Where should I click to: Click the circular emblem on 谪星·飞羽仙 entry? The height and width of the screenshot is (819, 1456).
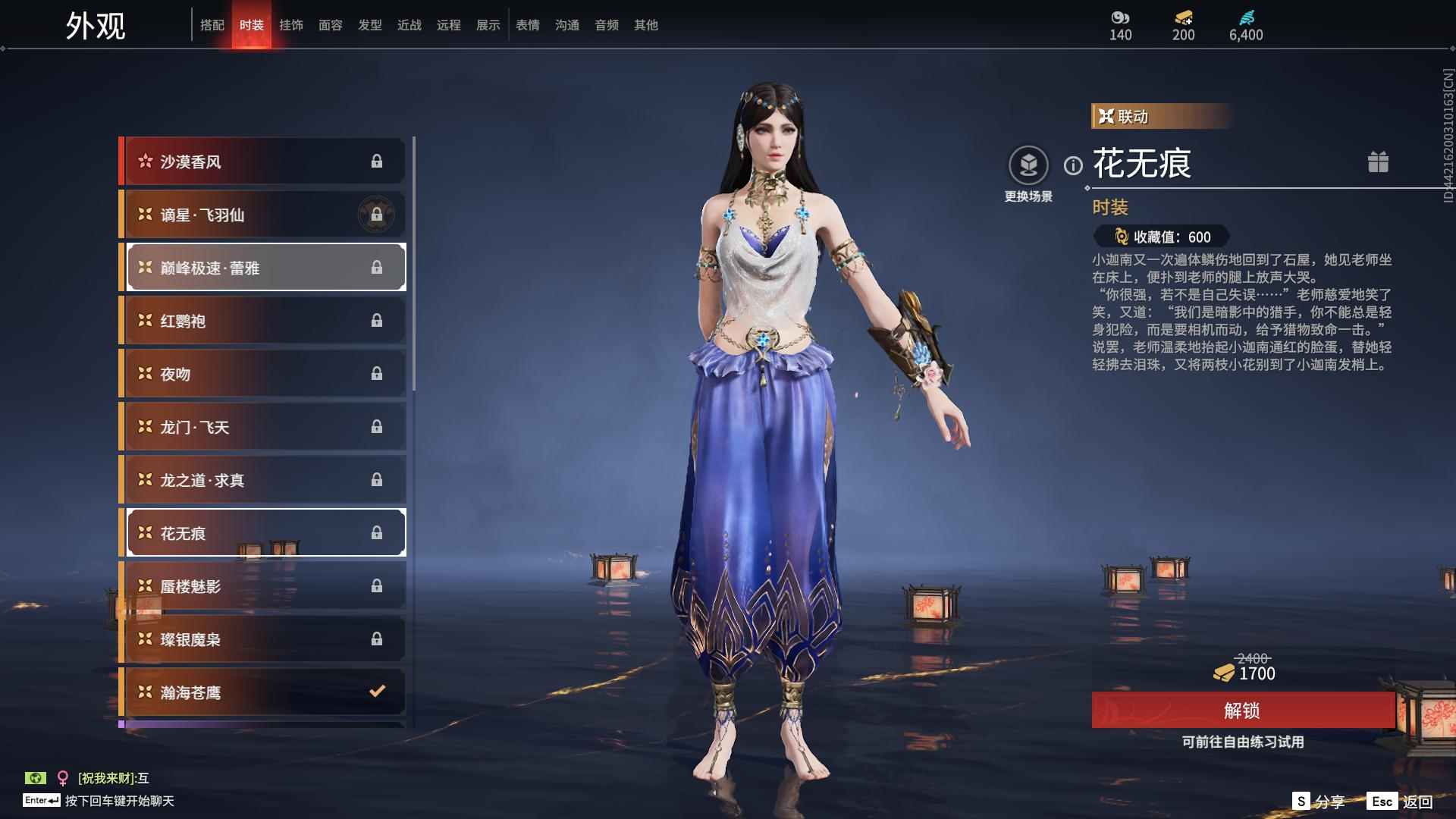point(377,214)
